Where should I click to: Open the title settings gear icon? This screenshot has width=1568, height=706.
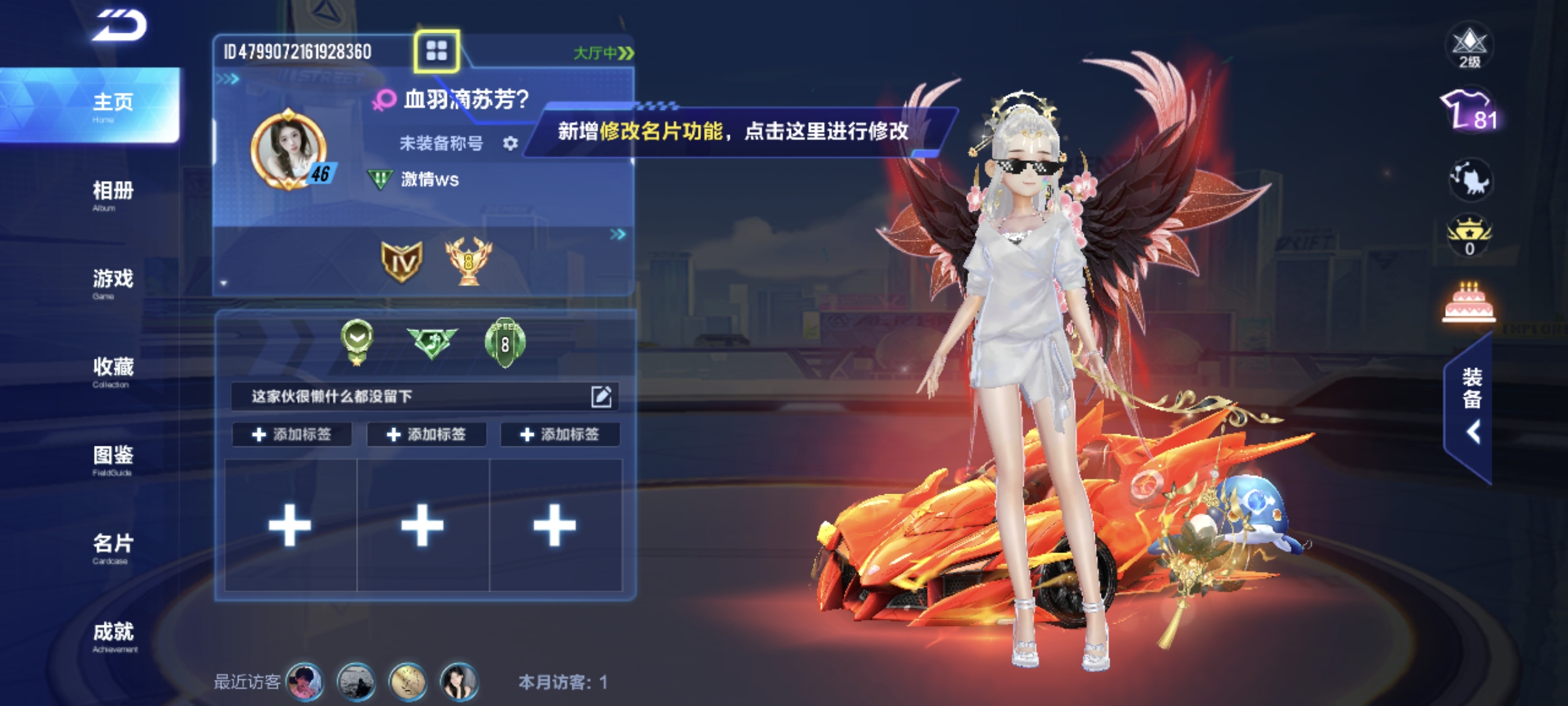(x=510, y=143)
